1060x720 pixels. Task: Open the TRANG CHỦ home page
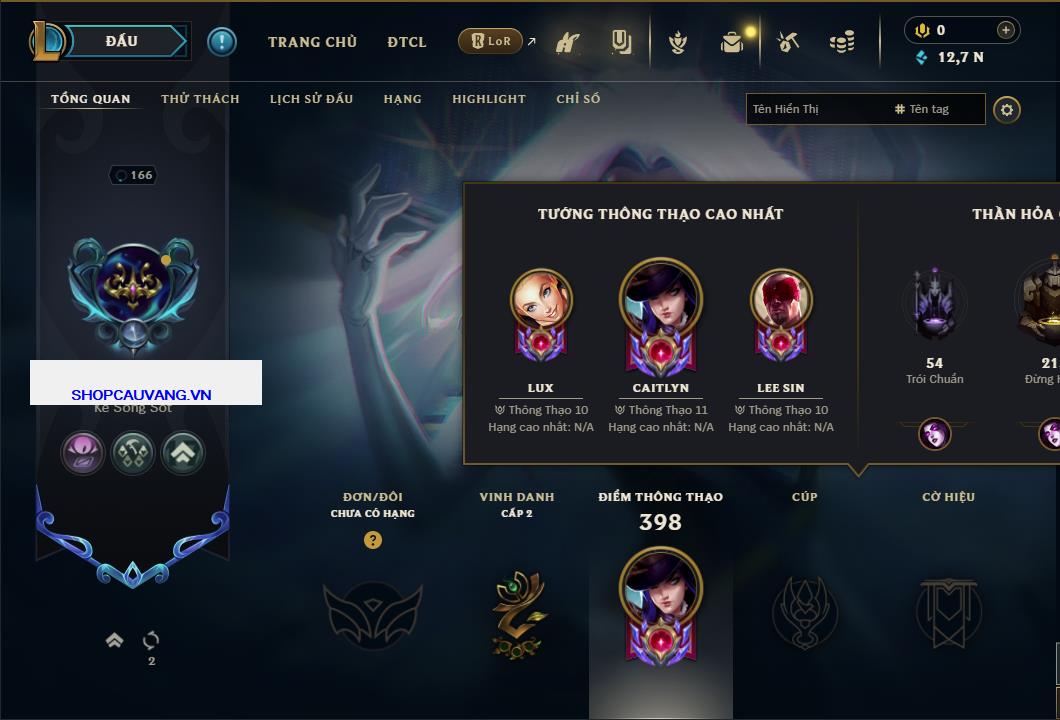point(312,42)
